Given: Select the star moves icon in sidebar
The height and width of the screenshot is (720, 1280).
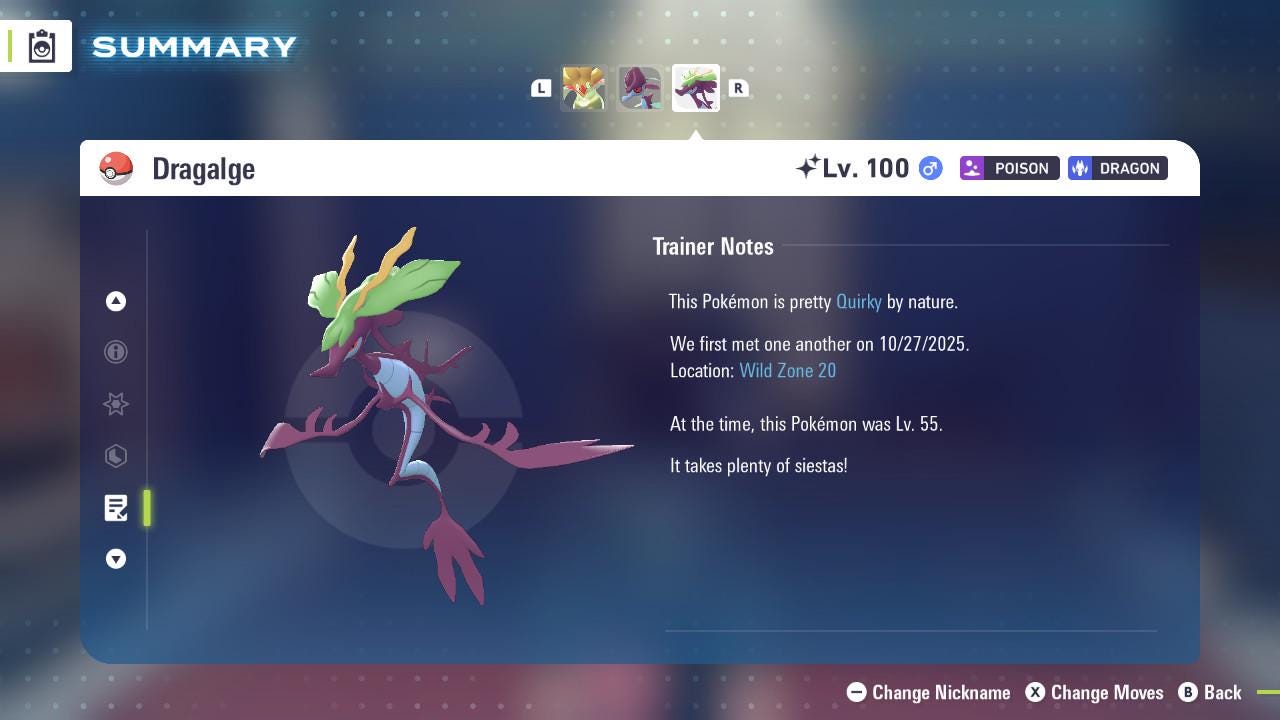Looking at the screenshot, I should coord(116,404).
